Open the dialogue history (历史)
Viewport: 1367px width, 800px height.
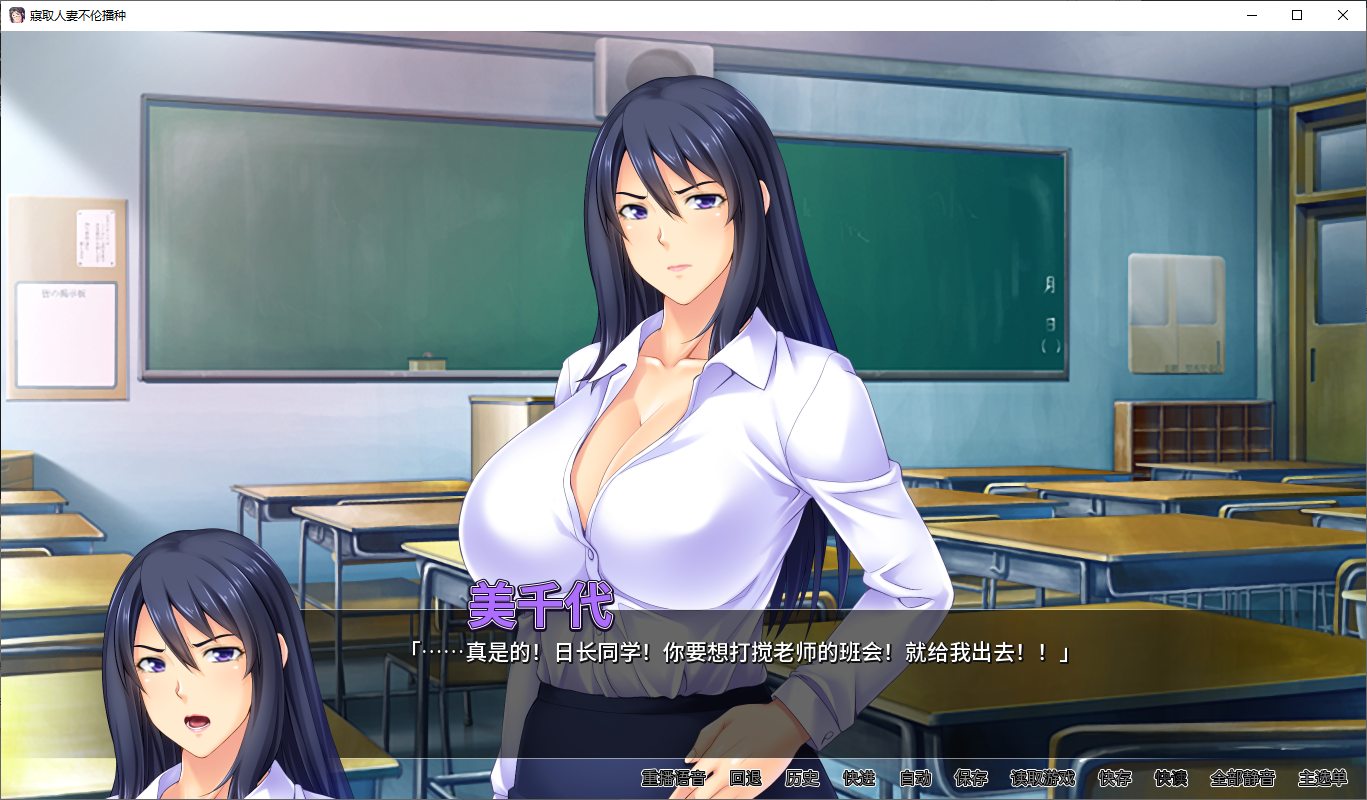coord(802,778)
